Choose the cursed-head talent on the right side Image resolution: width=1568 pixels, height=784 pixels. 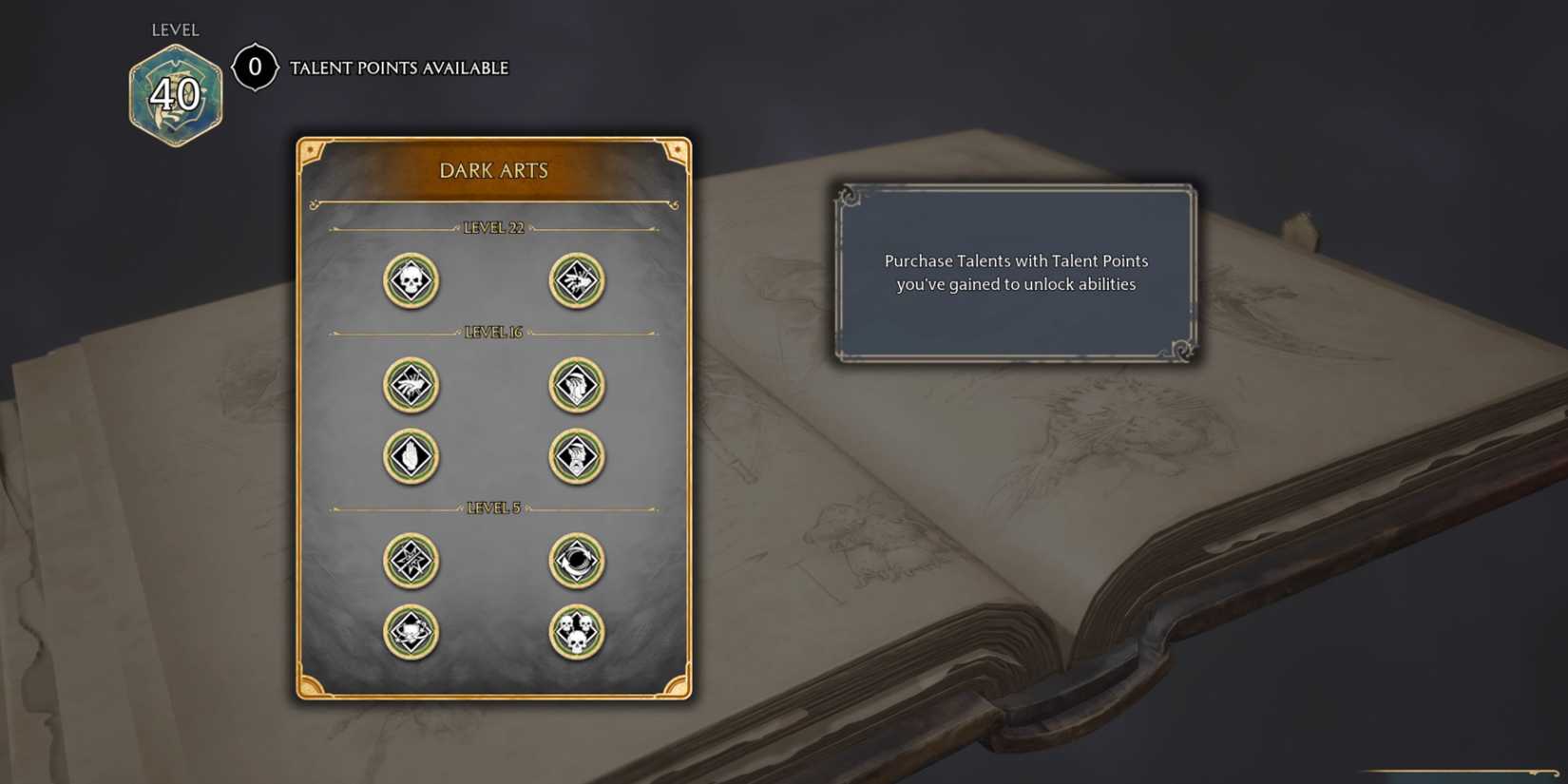click(574, 456)
